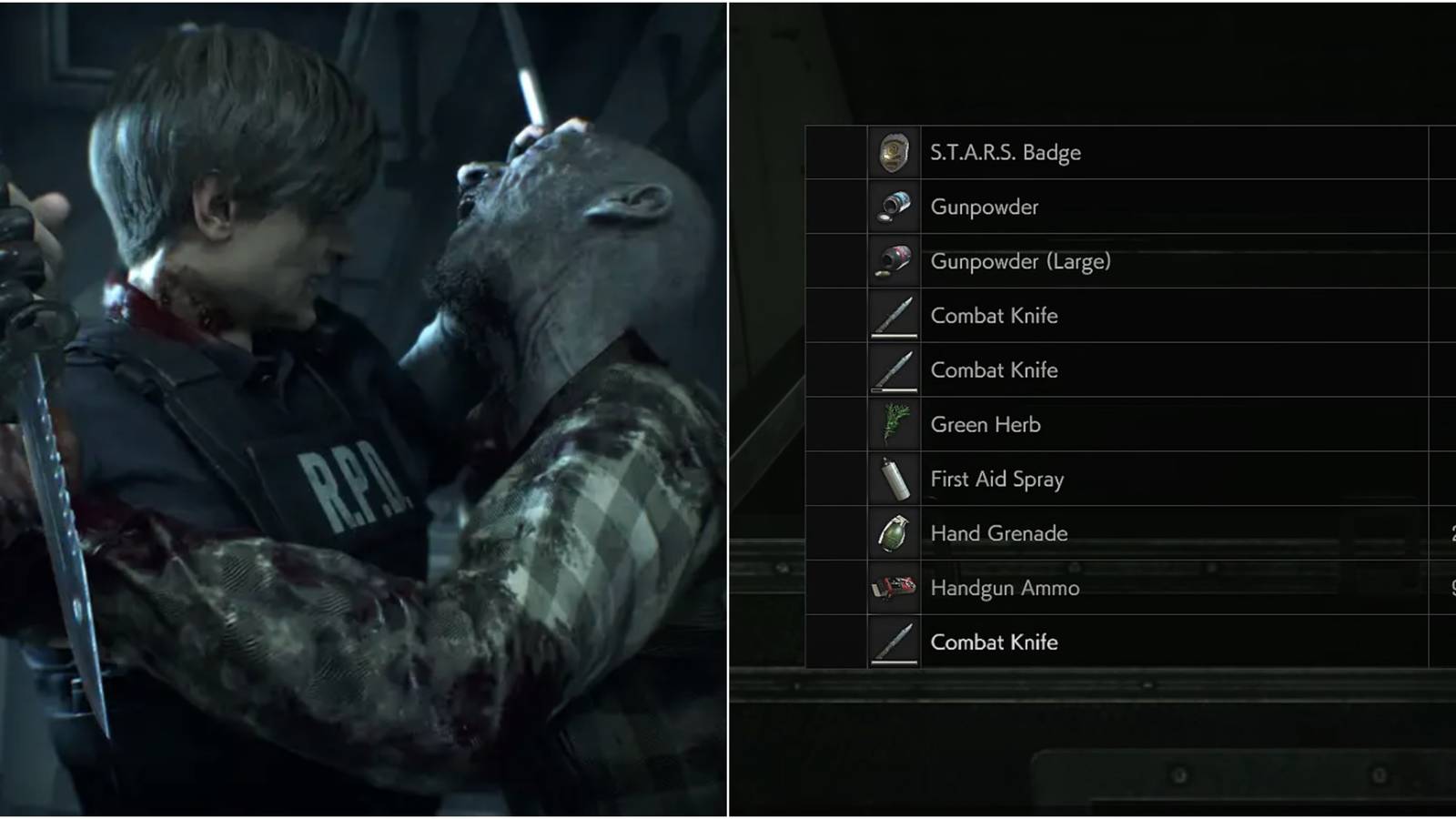This screenshot has width=1456, height=819.
Task: Click the Hand Grenade icon
Action: (893, 533)
